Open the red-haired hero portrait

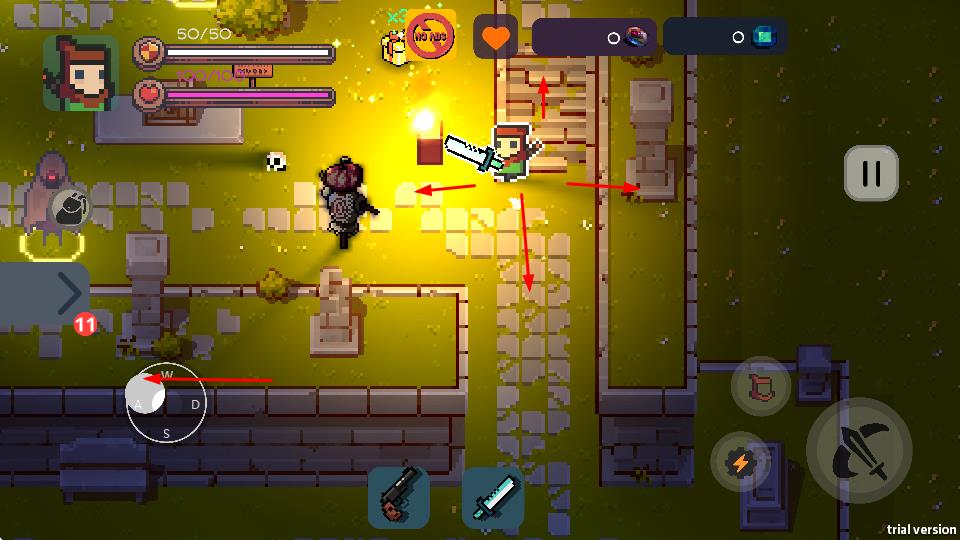click(80, 72)
